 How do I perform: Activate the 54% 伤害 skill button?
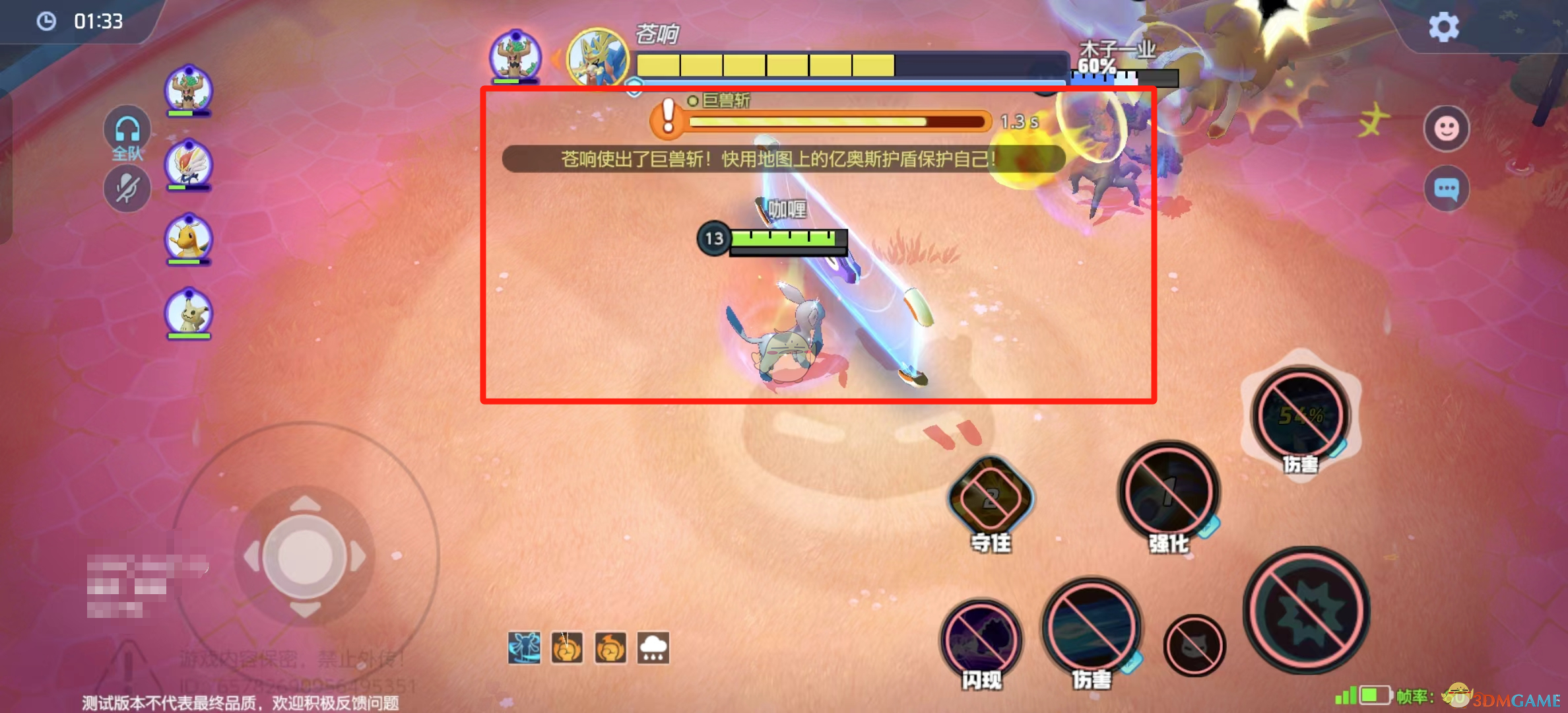pyautogui.click(x=1301, y=416)
